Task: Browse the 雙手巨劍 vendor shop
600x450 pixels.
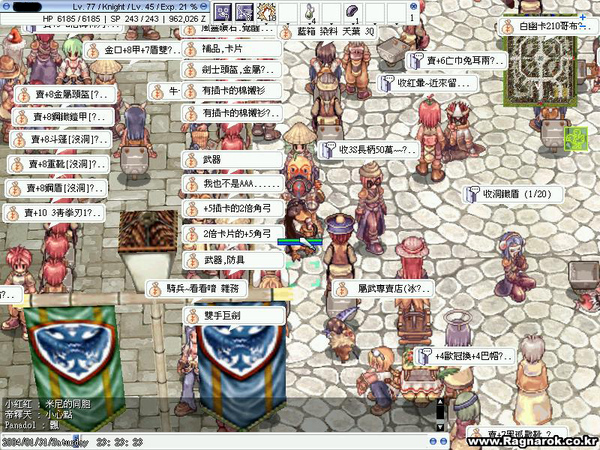Action: [x=219, y=314]
